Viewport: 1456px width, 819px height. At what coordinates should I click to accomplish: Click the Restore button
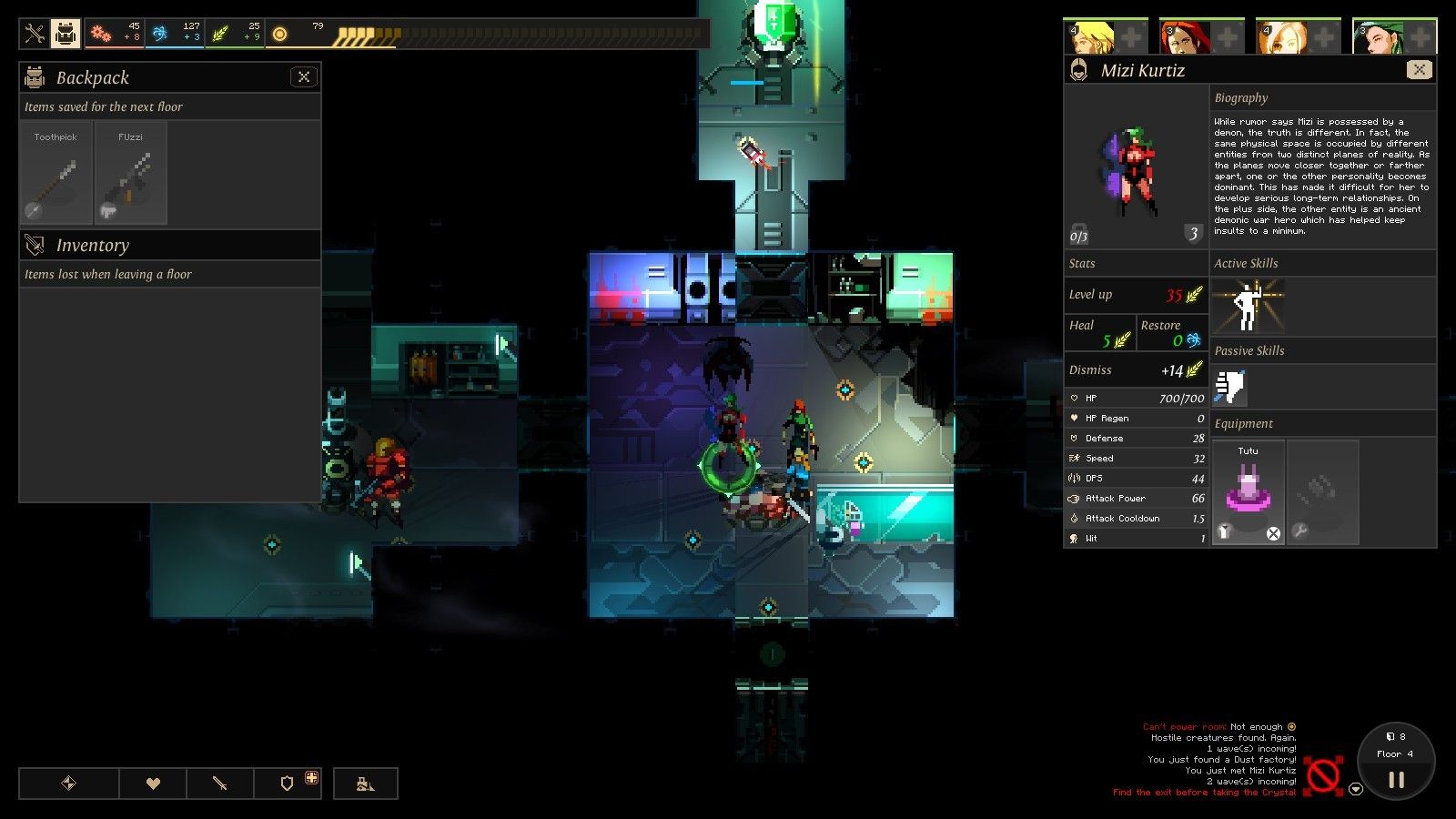pyautogui.click(x=1172, y=333)
